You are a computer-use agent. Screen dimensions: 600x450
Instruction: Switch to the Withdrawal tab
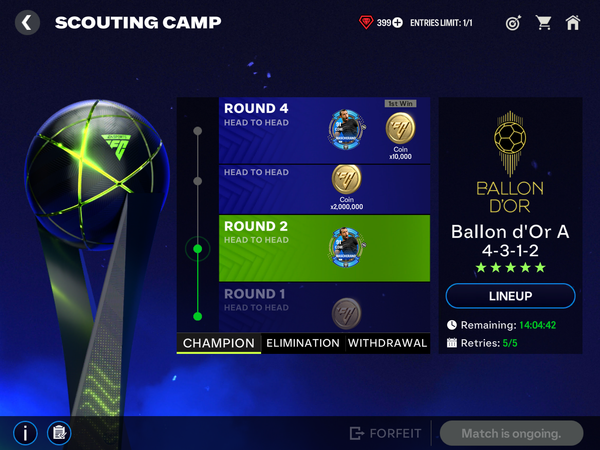pos(387,343)
